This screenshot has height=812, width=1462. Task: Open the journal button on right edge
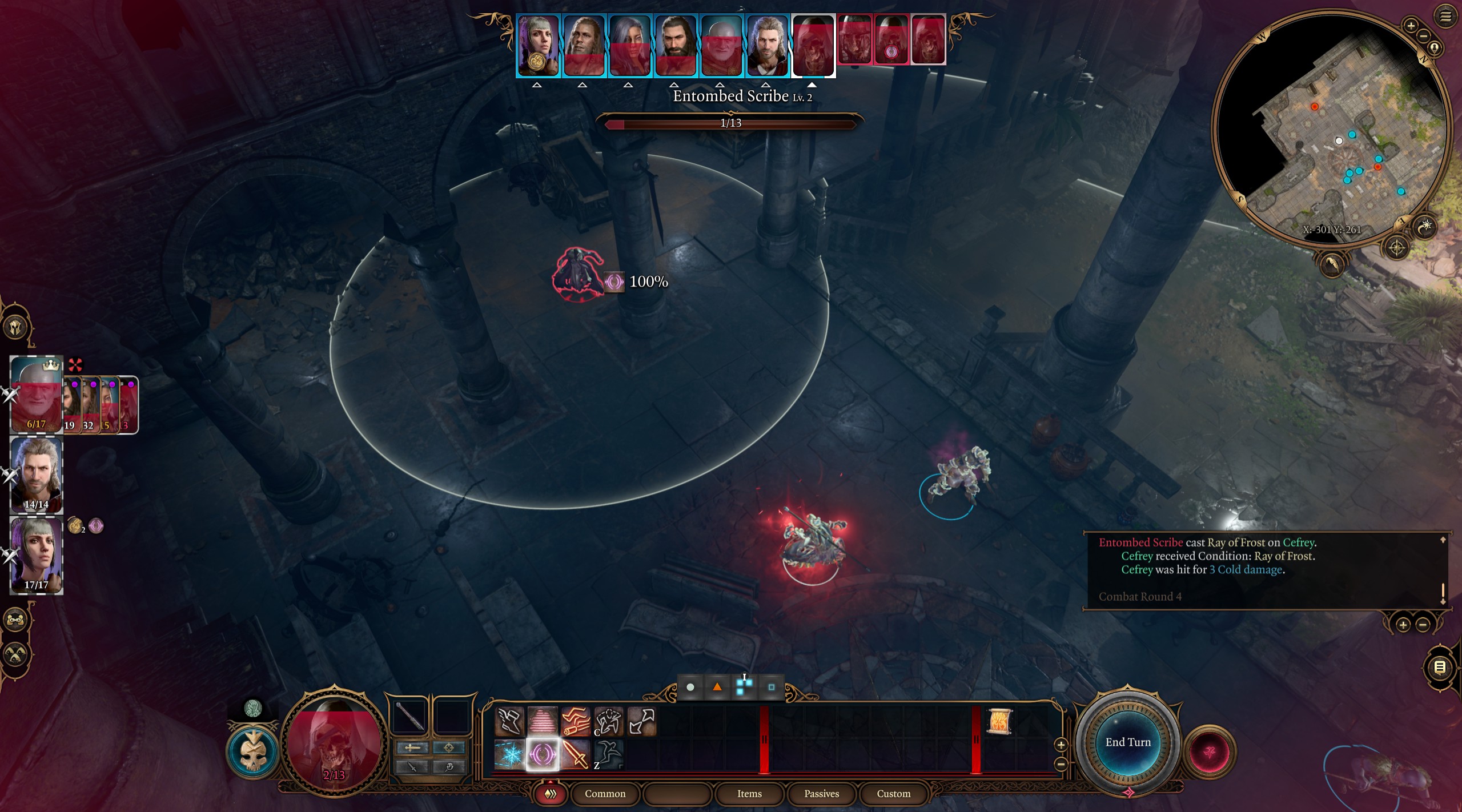click(x=1440, y=668)
